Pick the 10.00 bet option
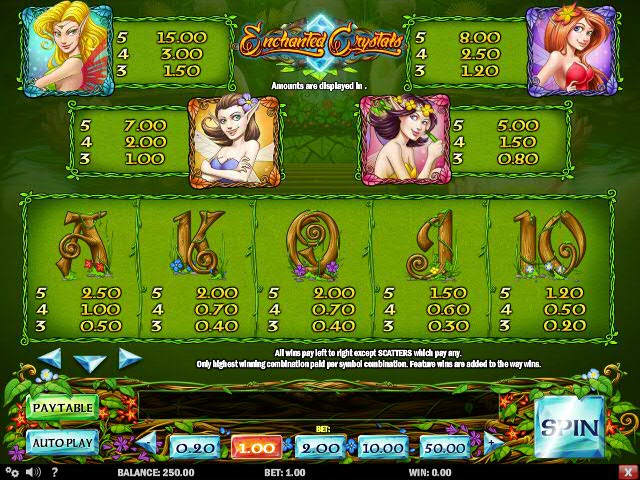 [x=383, y=448]
